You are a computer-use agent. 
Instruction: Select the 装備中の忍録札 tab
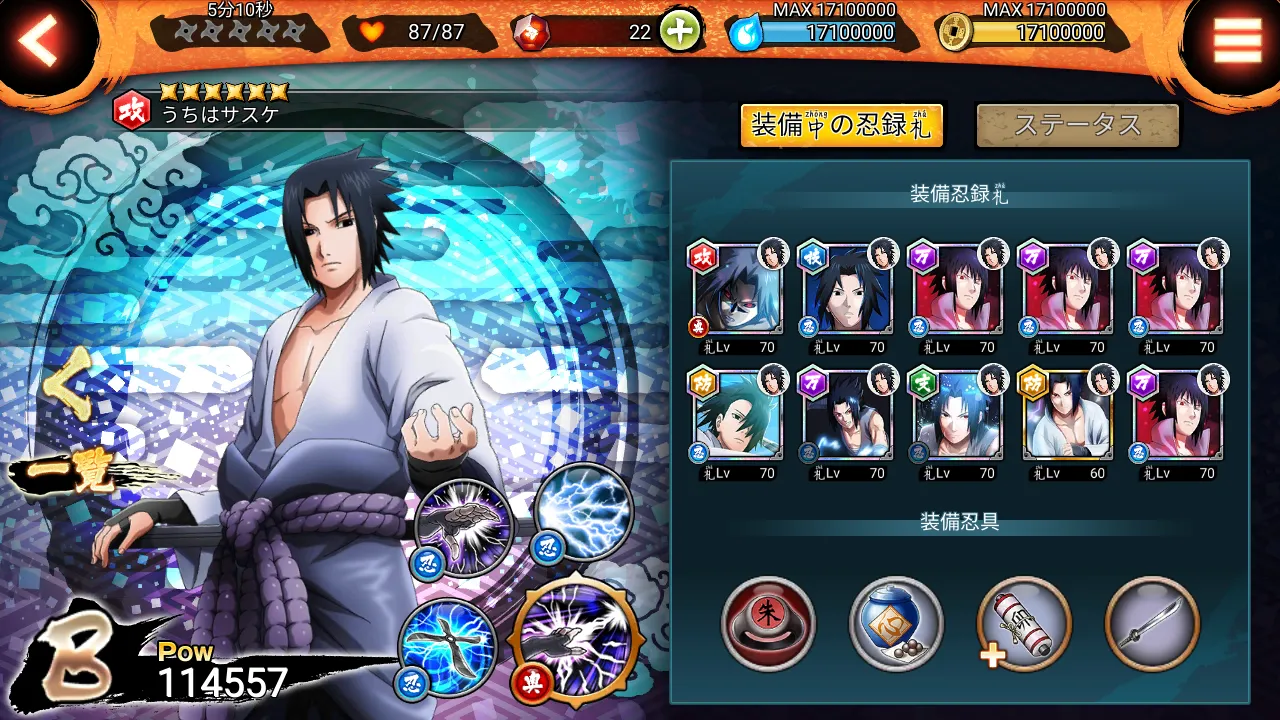pyautogui.click(x=841, y=126)
